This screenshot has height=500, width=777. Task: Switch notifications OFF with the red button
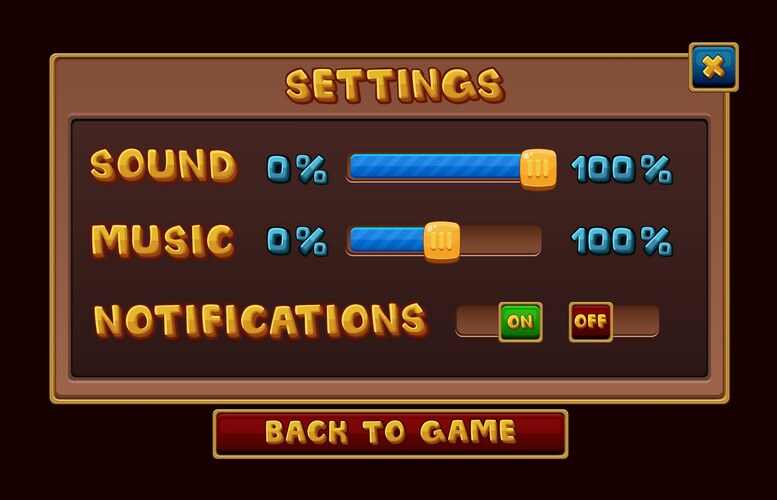(590, 322)
